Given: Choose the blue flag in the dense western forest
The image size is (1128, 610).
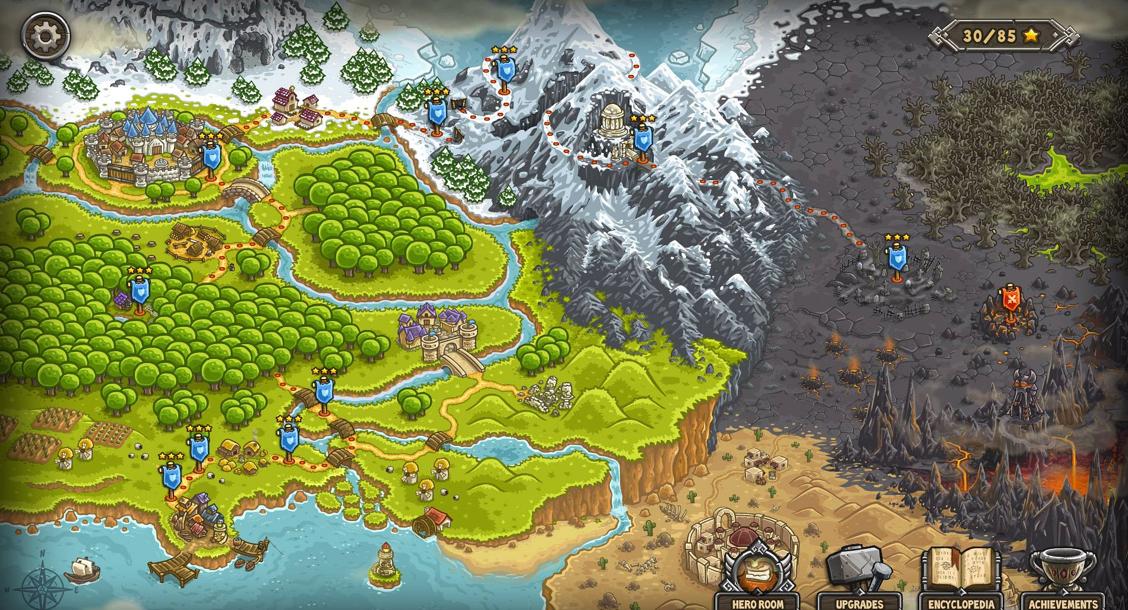Looking at the screenshot, I should (140, 291).
